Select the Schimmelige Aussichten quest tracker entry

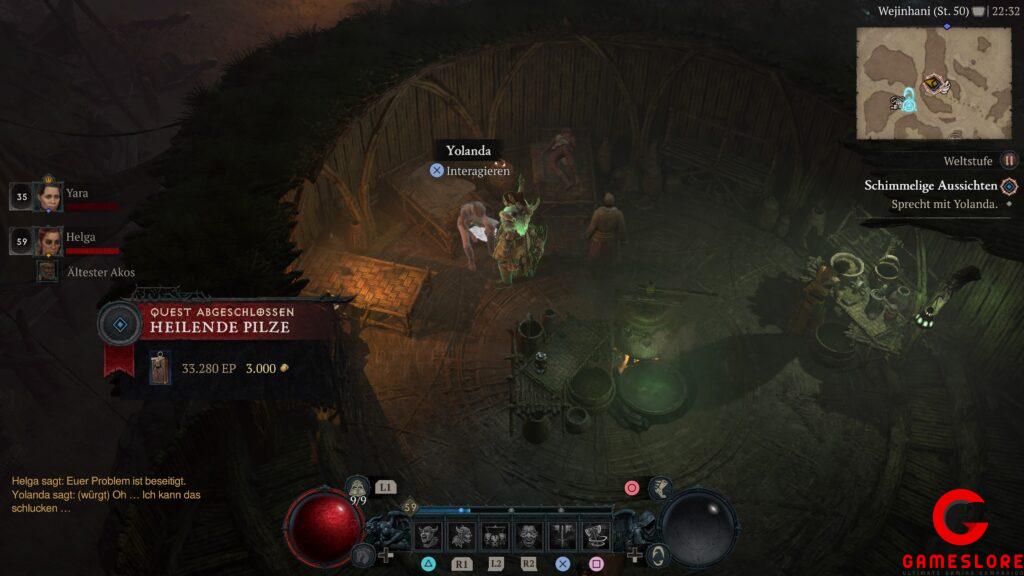pos(931,186)
